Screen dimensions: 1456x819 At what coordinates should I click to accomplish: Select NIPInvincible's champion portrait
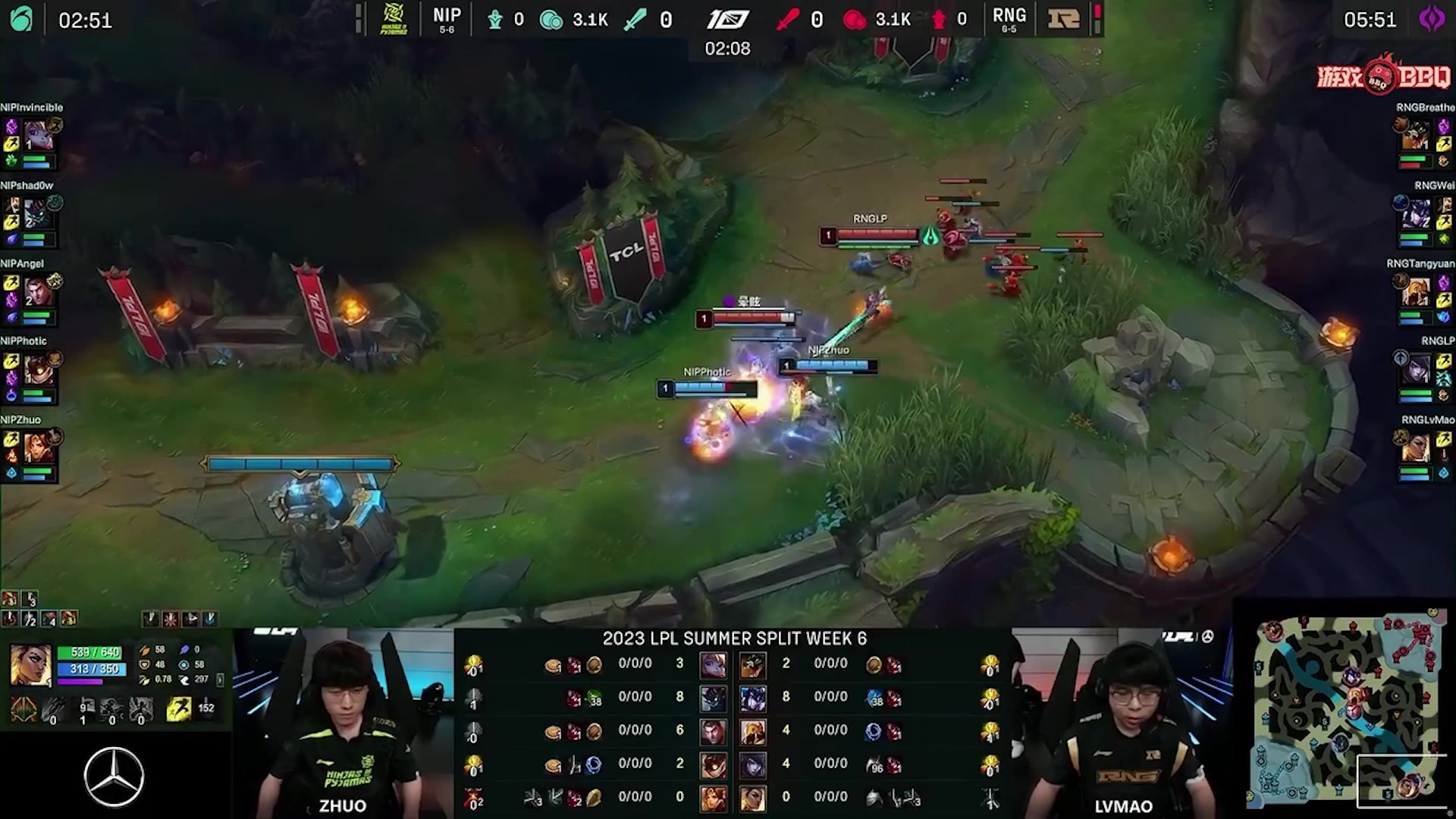click(36, 136)
